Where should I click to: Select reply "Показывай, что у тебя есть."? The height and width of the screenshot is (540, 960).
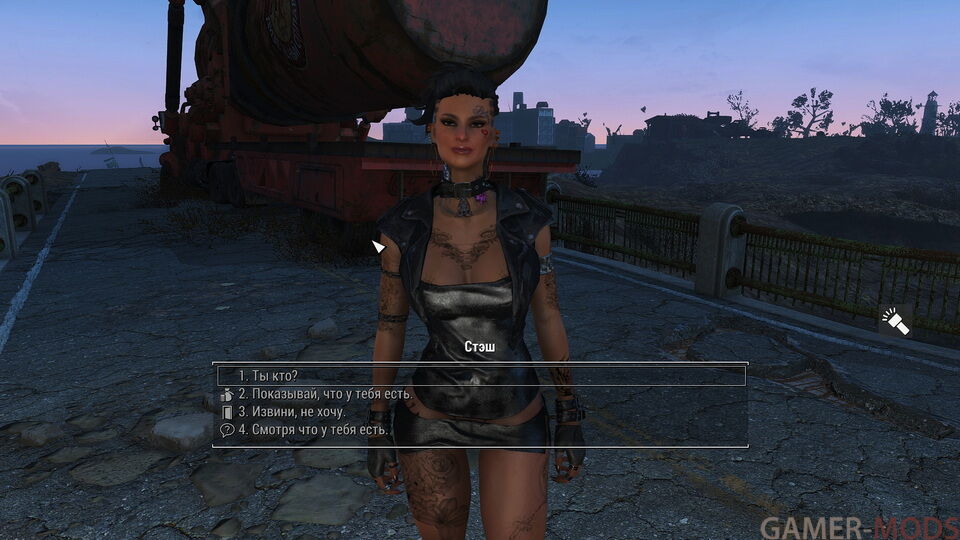tap(325, 394)
